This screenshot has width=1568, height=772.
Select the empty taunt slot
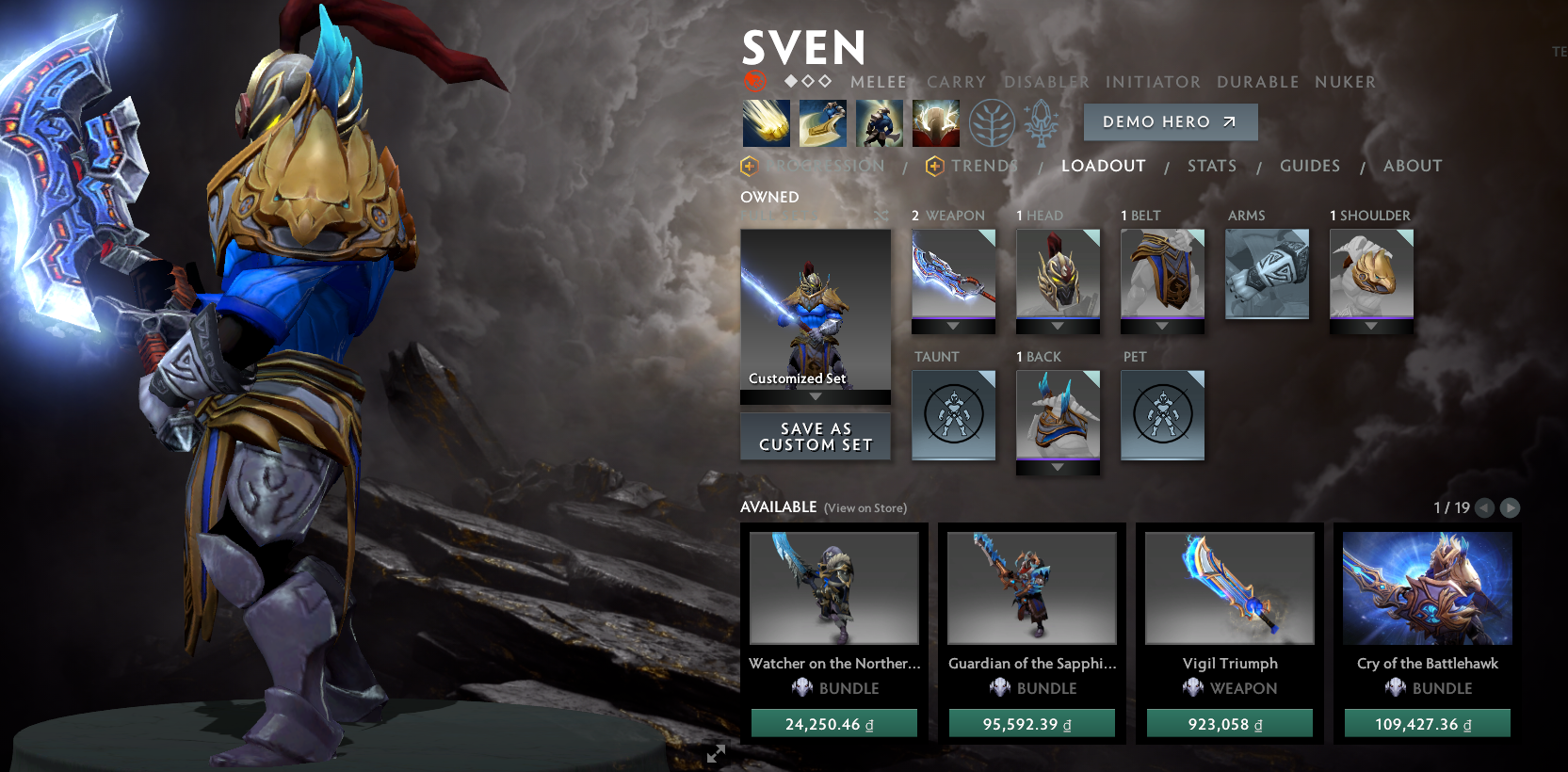(x=953, y=415)
